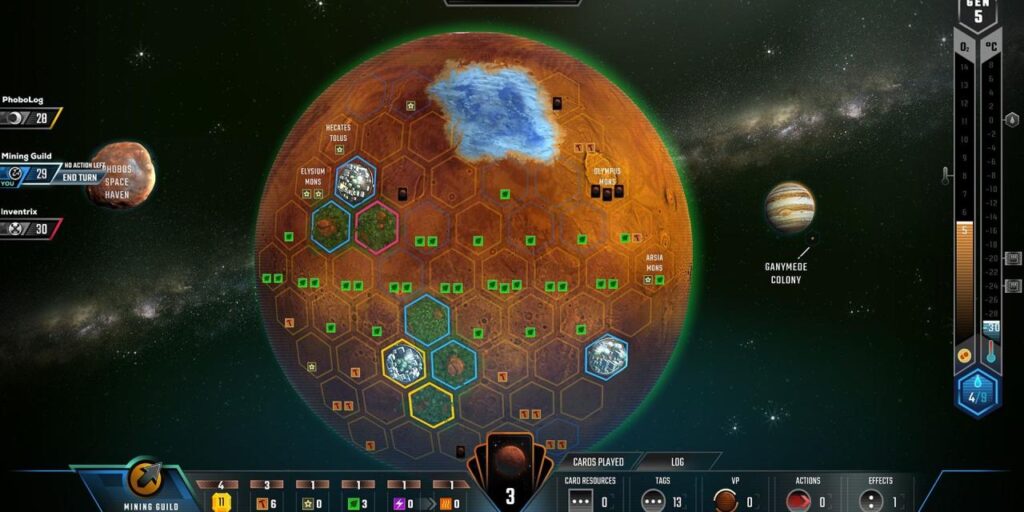Click the plants resource counter
Screen dimensions: 1024x512
(358, 499)
